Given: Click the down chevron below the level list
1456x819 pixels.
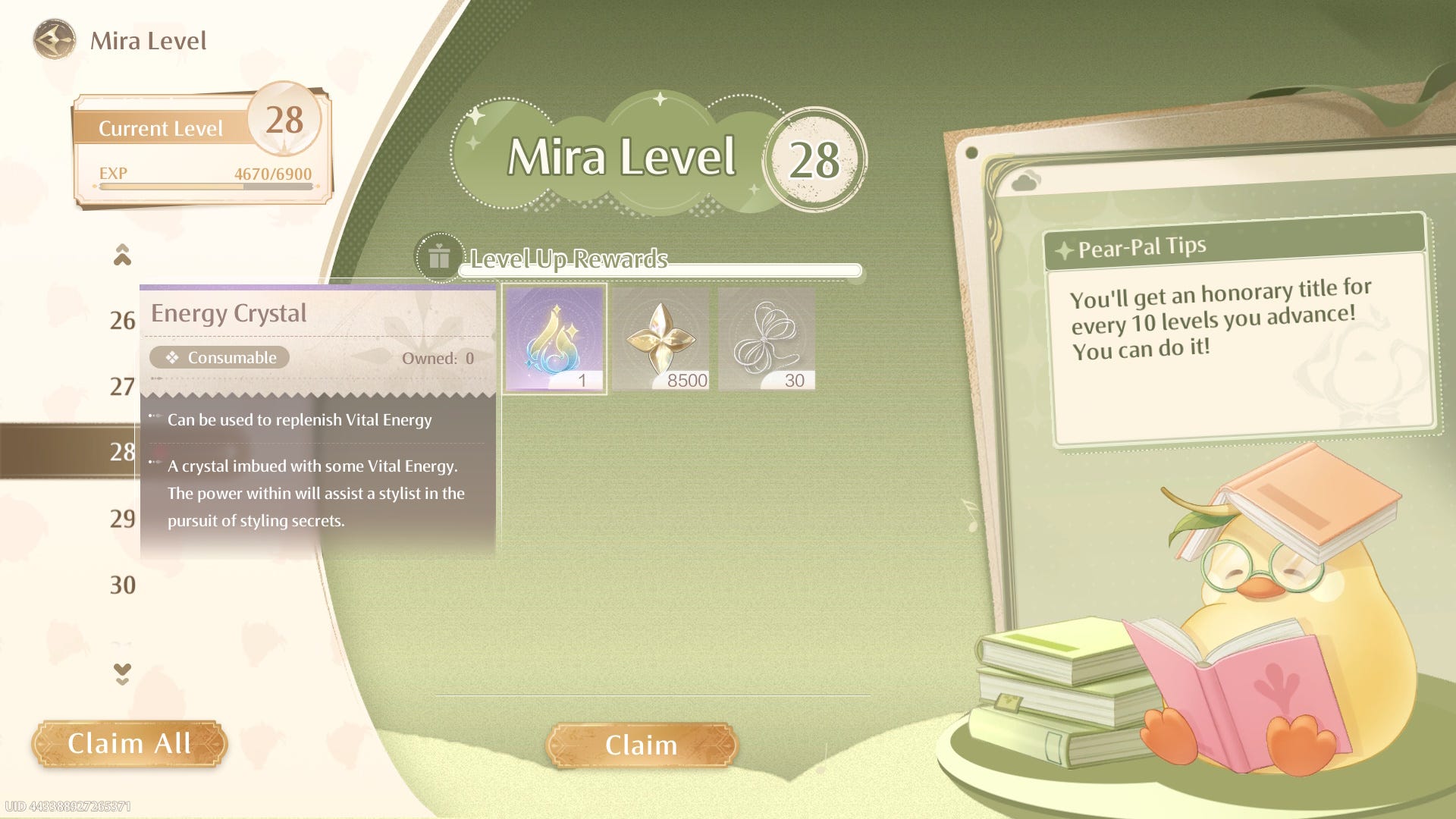Looking at the screenshot, I should [122, 673].
